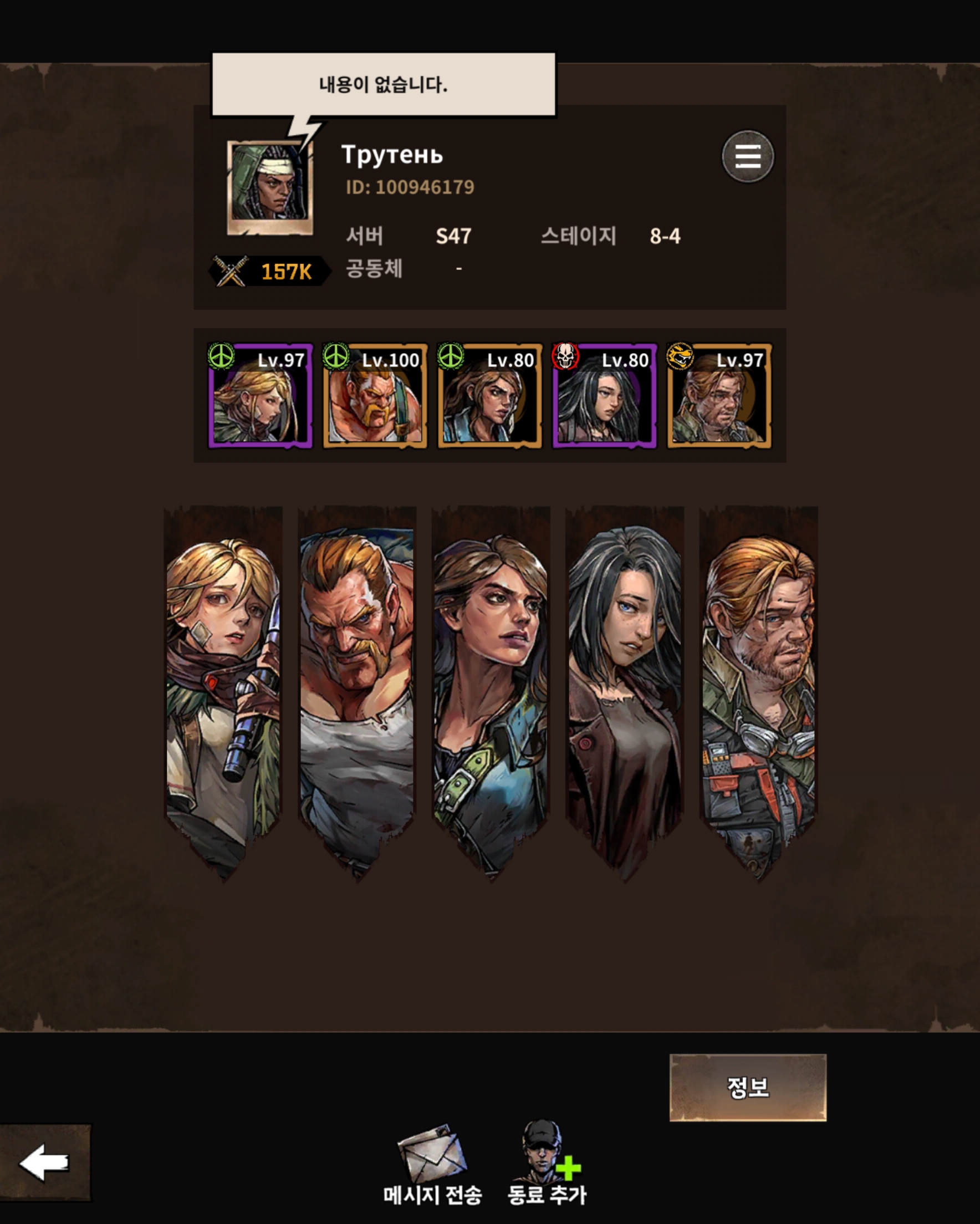This screenshot has height=1224, width=980.
Task: Add friend with 동료 추가
Action: coord(546,1162)
